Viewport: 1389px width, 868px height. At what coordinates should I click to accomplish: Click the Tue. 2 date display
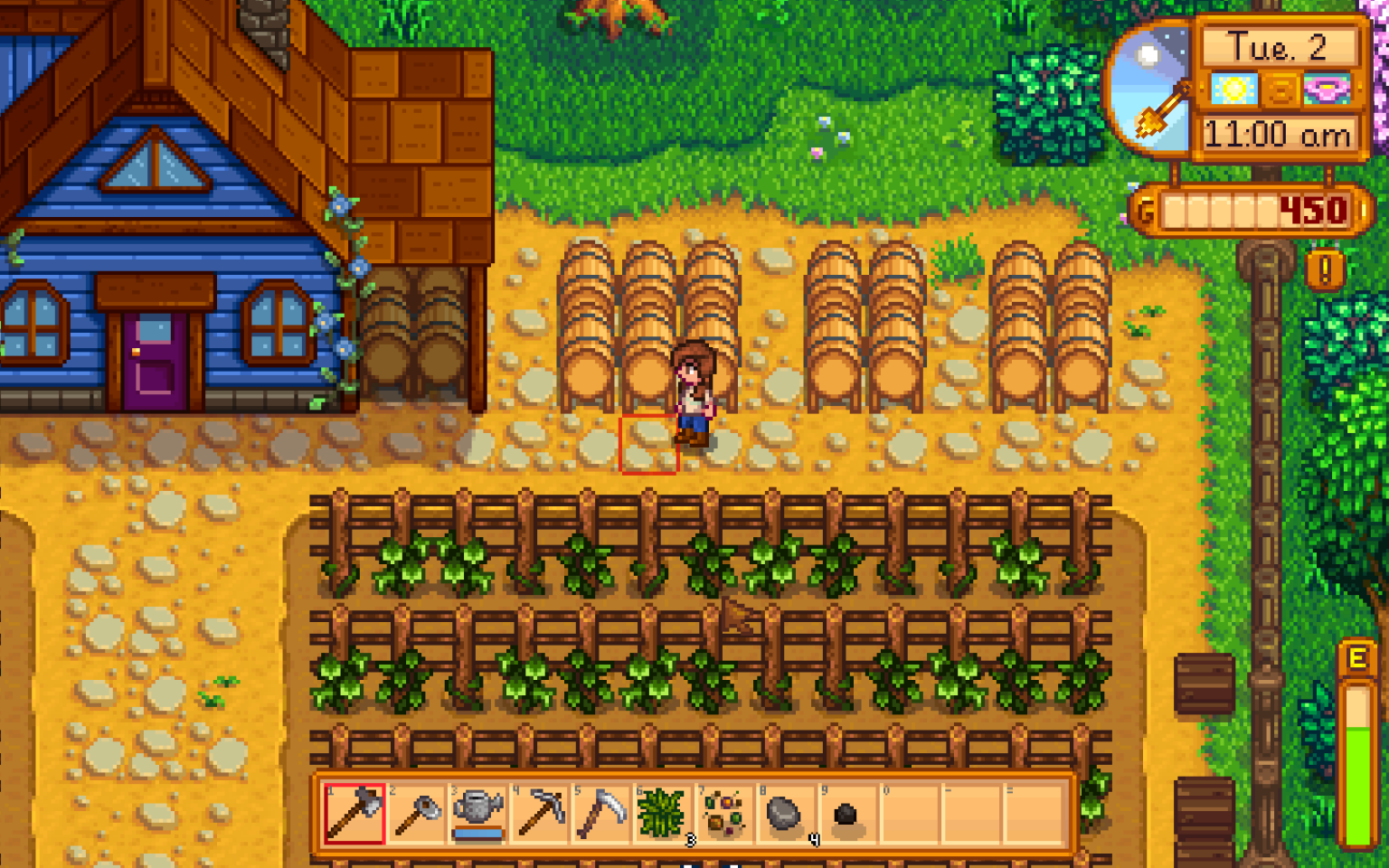1278,43
